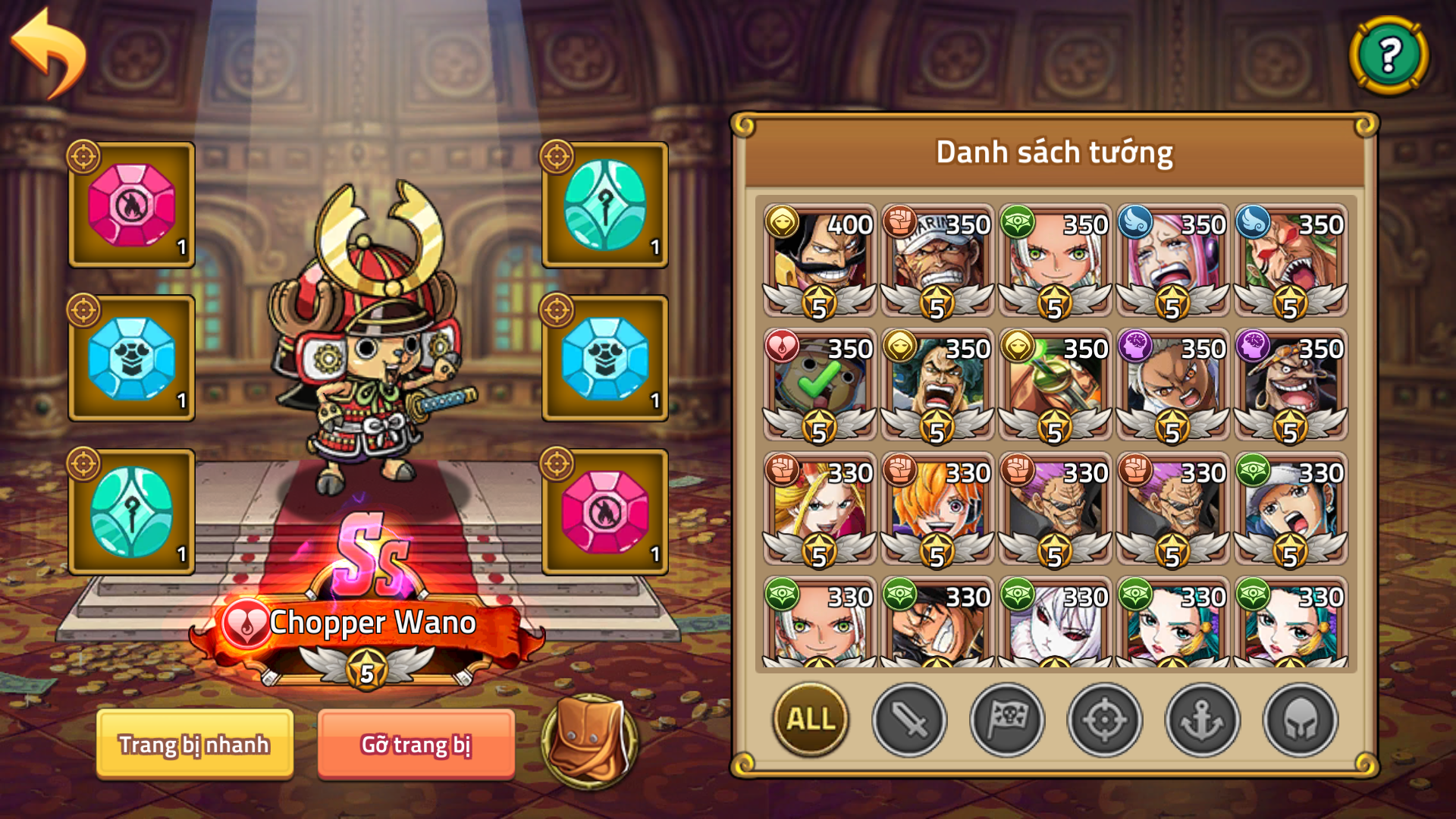This screenshot has height=819, width=1456.
Task: Select the sword filter in hero list
Action: 909,720
